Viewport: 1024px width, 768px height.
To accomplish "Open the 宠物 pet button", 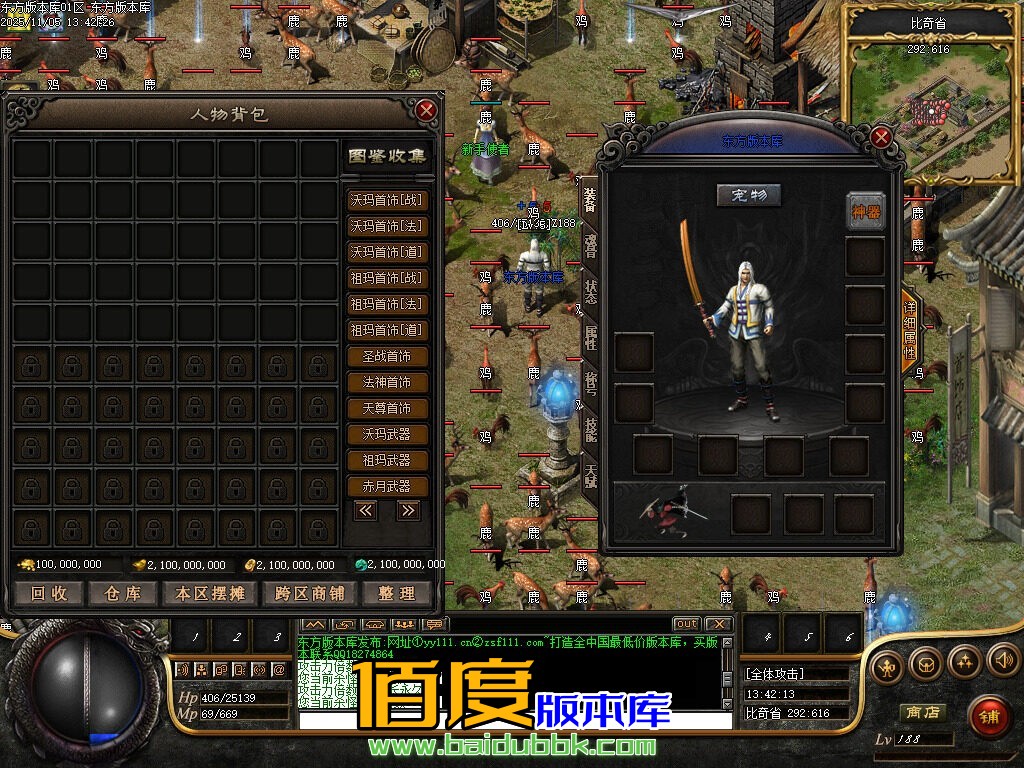I will click(x=748, y=195).
